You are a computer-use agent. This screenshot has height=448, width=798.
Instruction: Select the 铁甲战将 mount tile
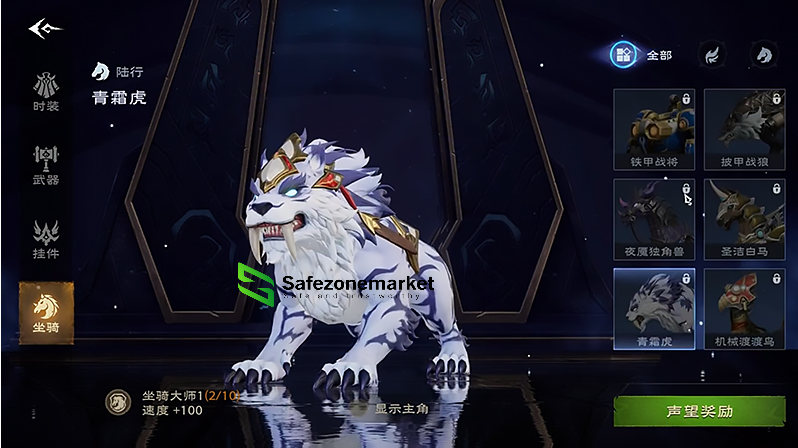coord(653,129)
